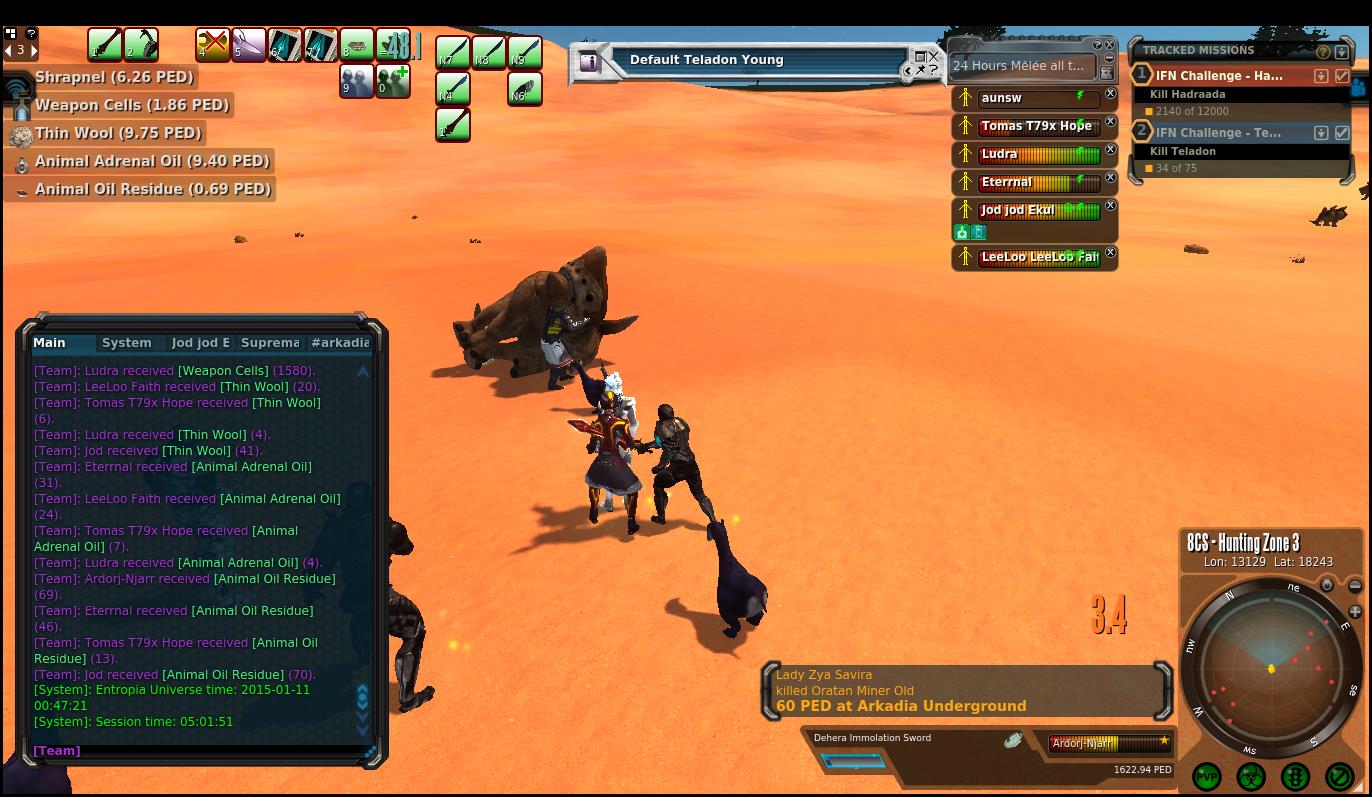Activate the N7 blade hotbar slot
The image size is (1372, 797).
[452, 52]
